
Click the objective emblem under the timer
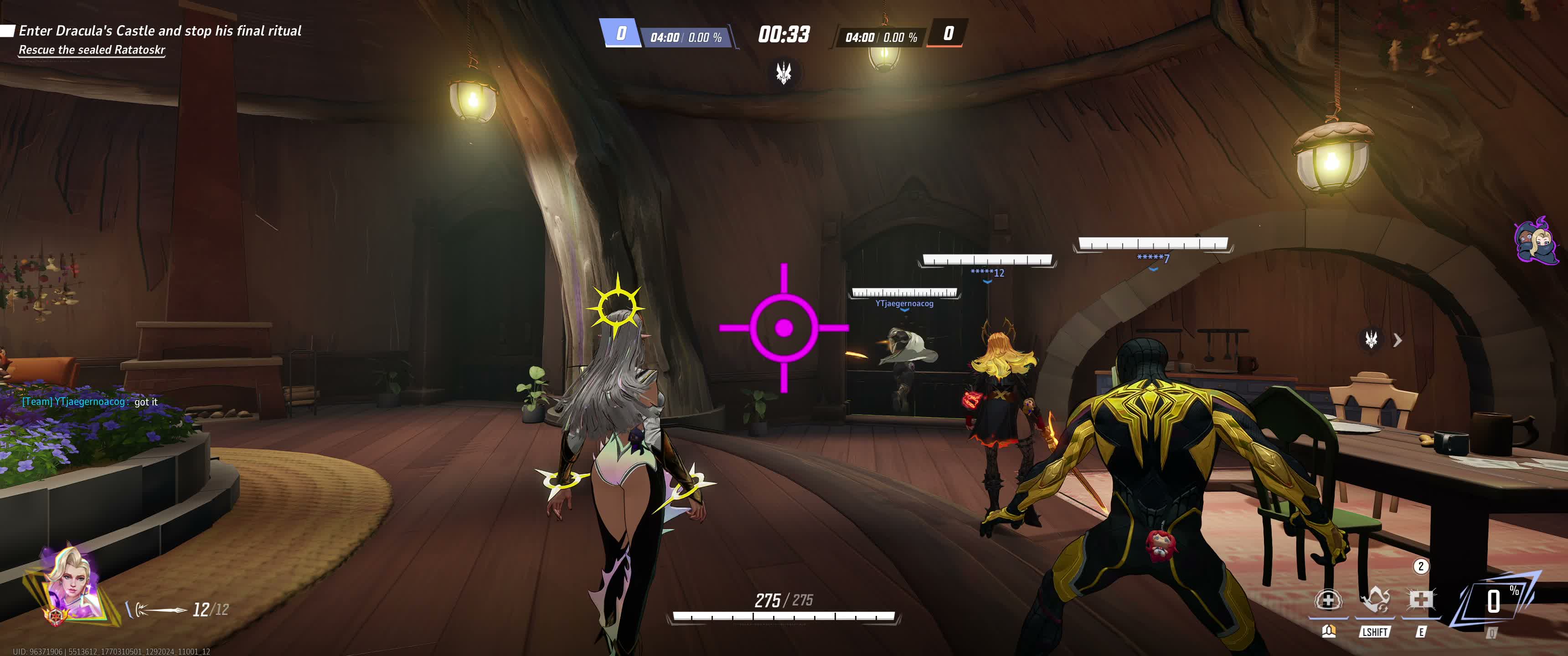[784, 73]
